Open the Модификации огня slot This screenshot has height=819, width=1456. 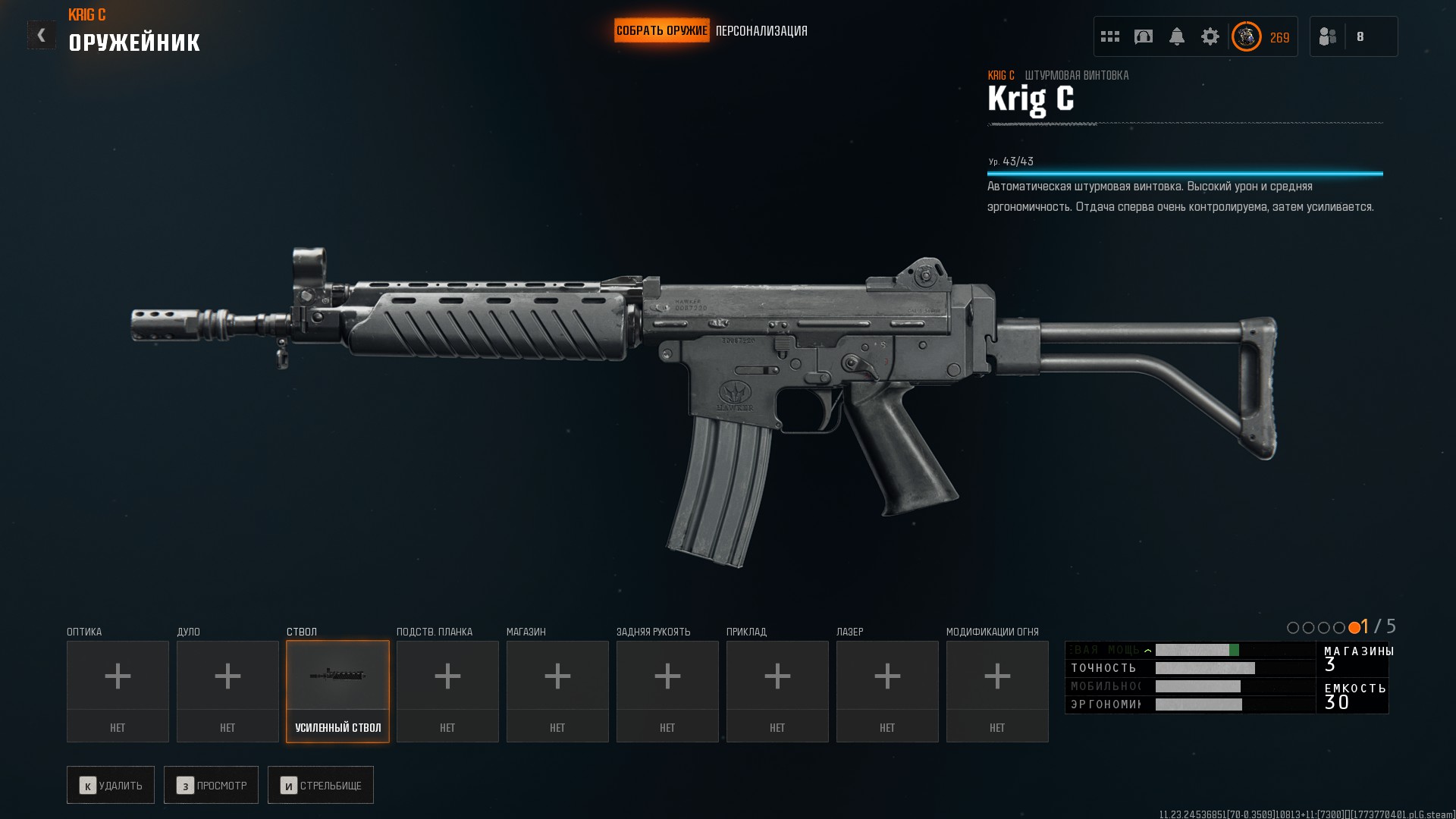point(997,691)
